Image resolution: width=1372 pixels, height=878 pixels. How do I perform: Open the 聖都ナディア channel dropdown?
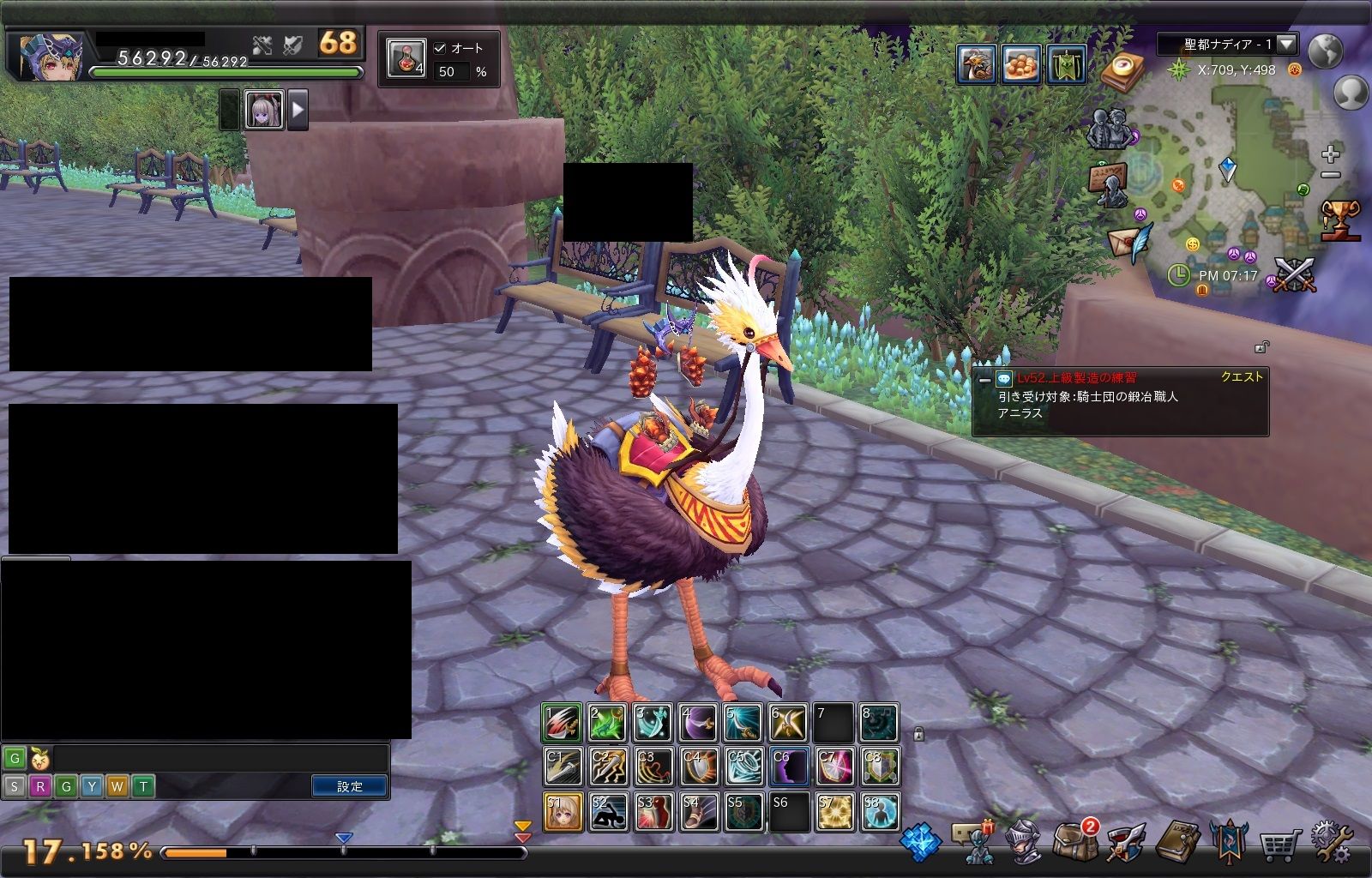pyautogui.click(x=1286, y=44)
